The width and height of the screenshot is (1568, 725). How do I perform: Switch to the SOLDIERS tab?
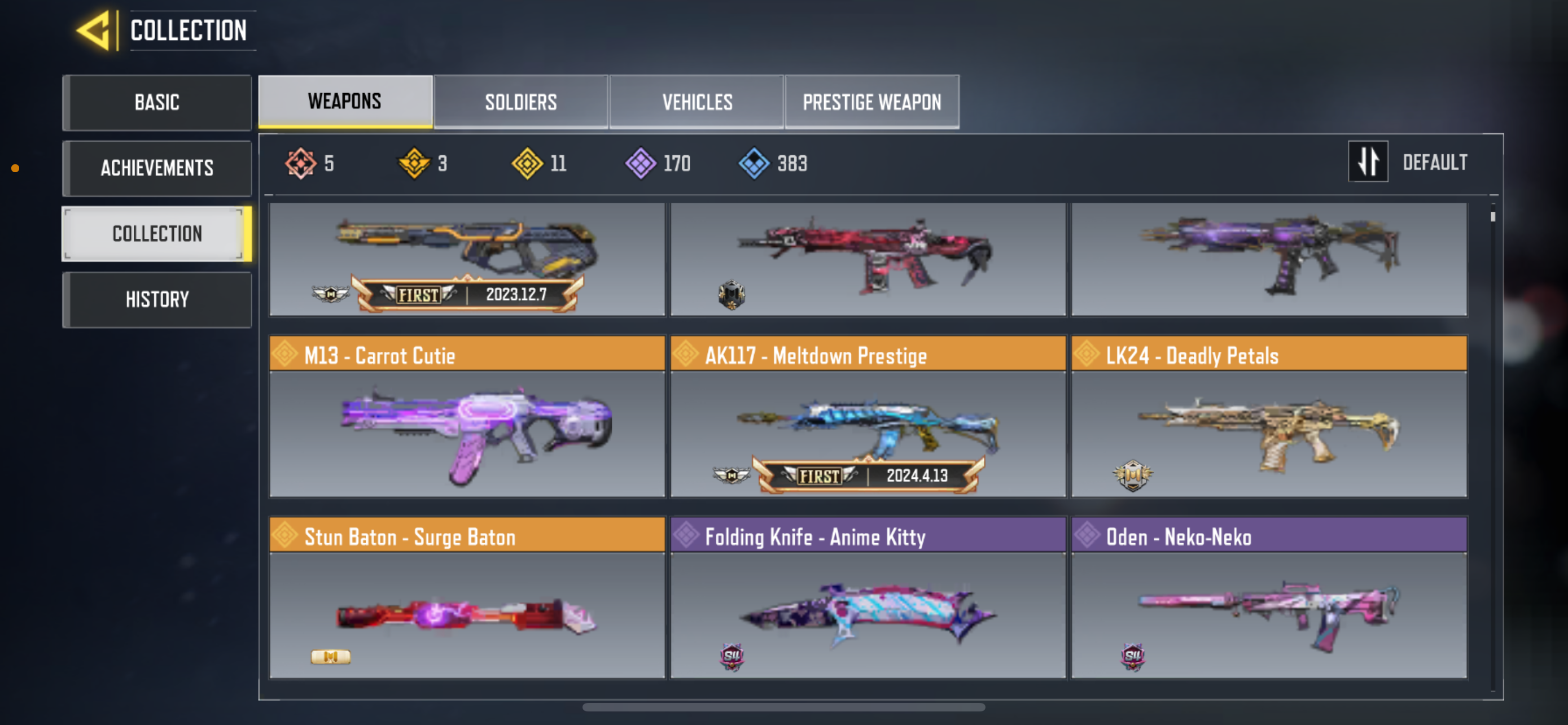(x=520, y=102)
